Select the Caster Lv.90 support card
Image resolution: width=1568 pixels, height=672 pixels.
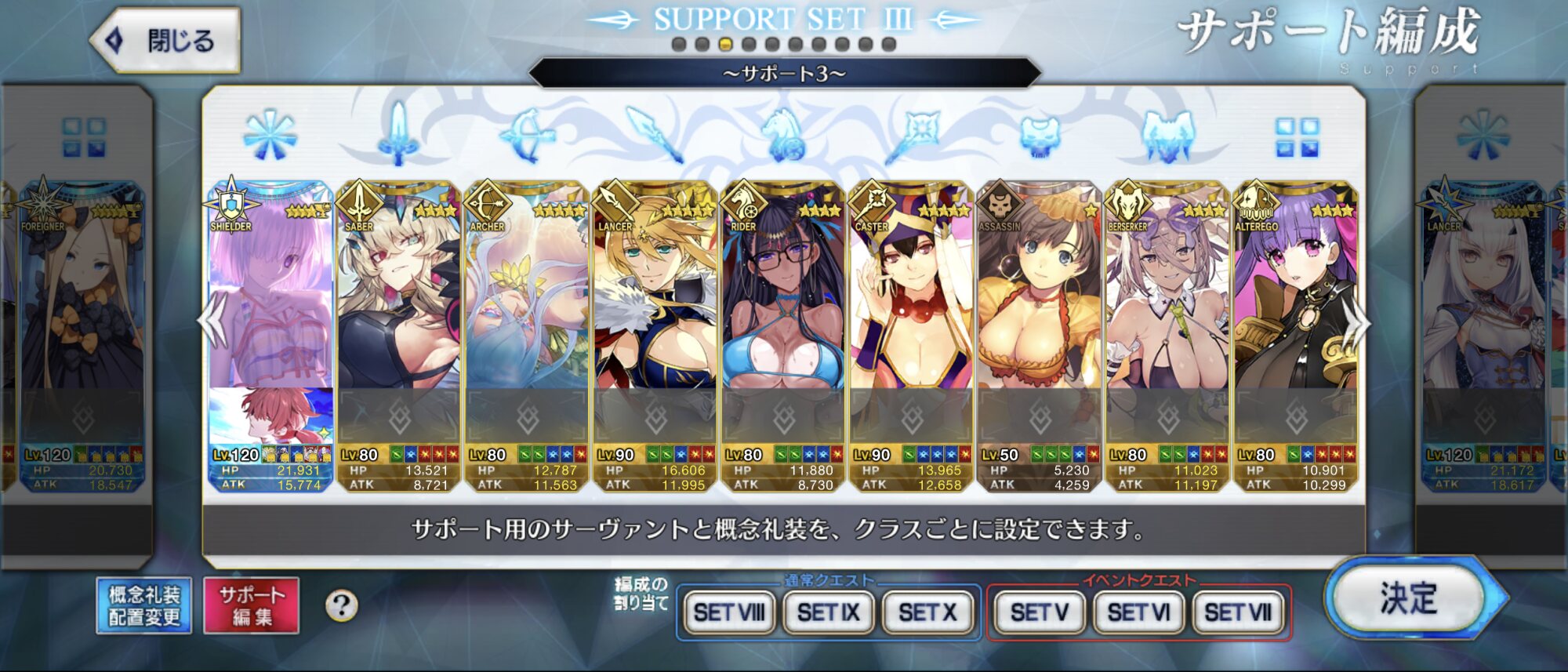click(x=911, y=314)
